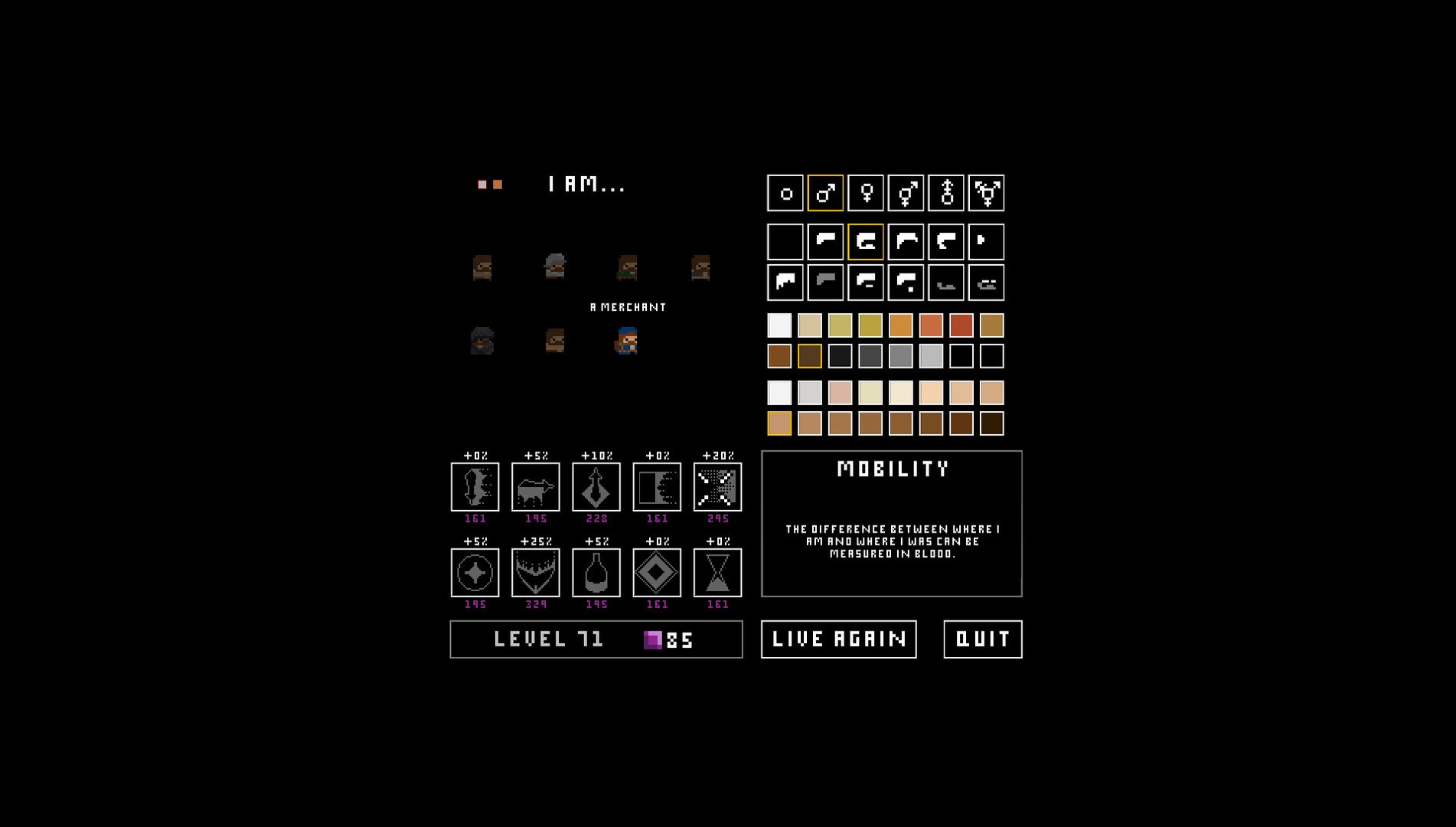Select the doorway perk icon
The image size is (1456, 827).
tap(657, 488)
